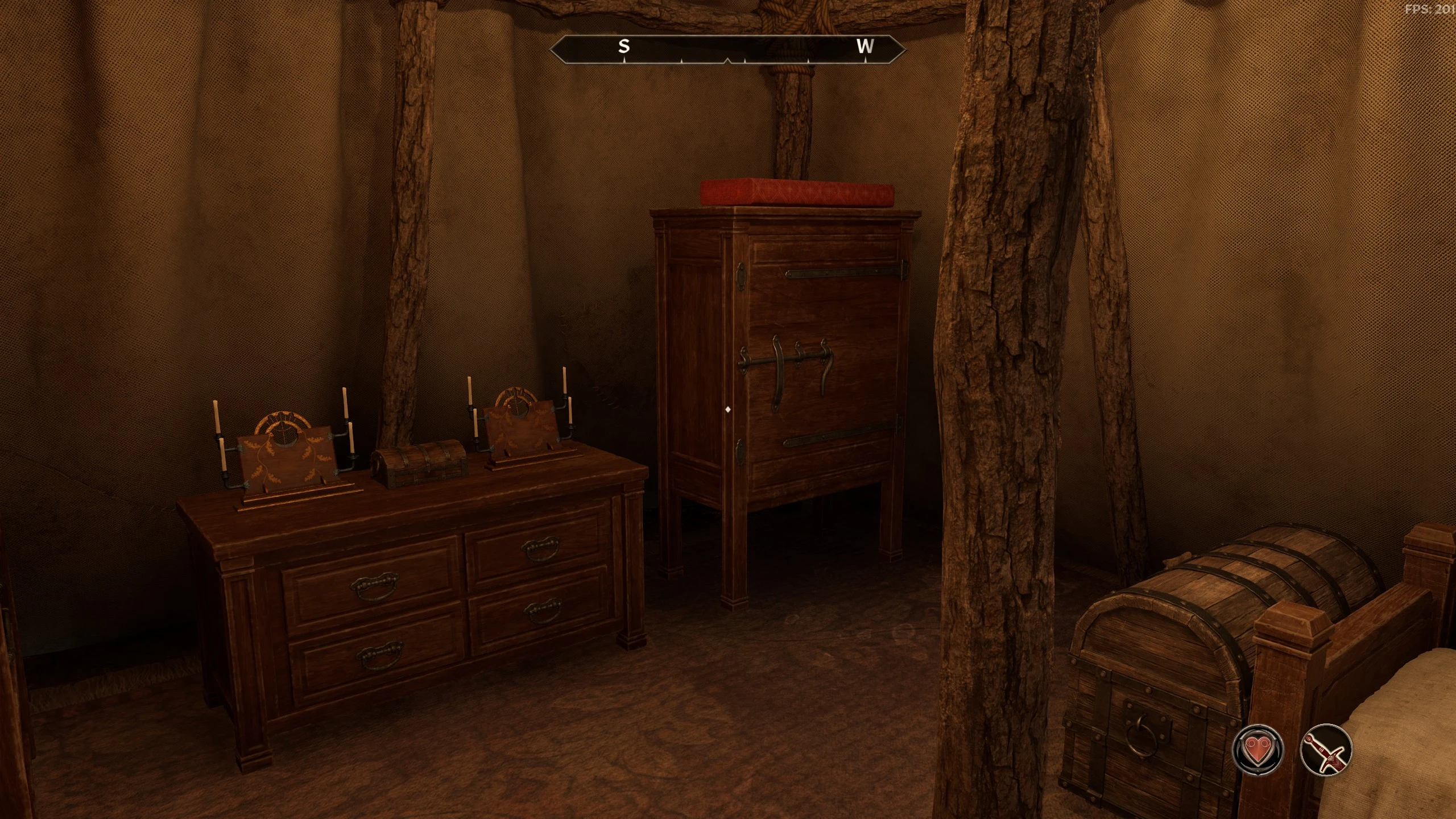The width and height of the screenshot is (1456, 819).
Task: Select the red sword HUD icon
Action: point(1326,749)
